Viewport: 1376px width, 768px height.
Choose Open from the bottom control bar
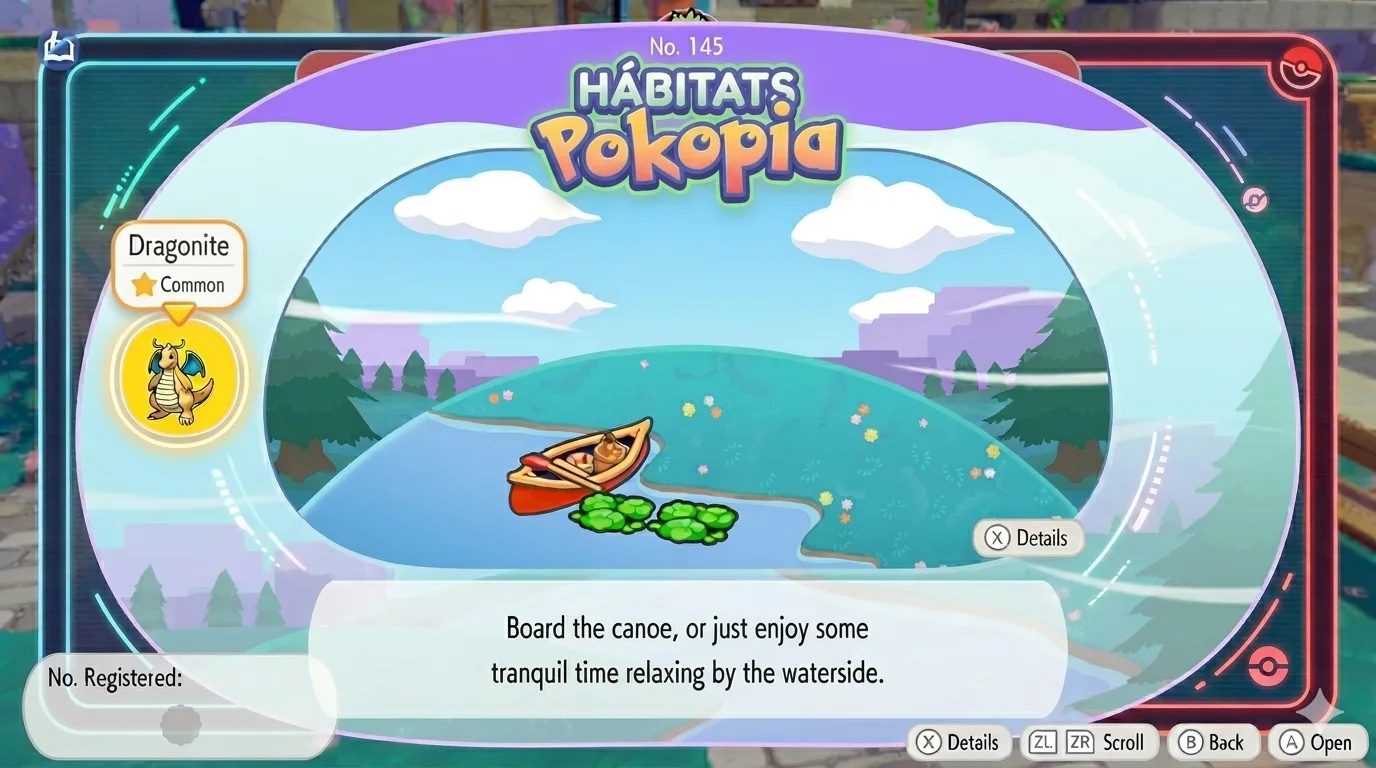[1317, 742]
